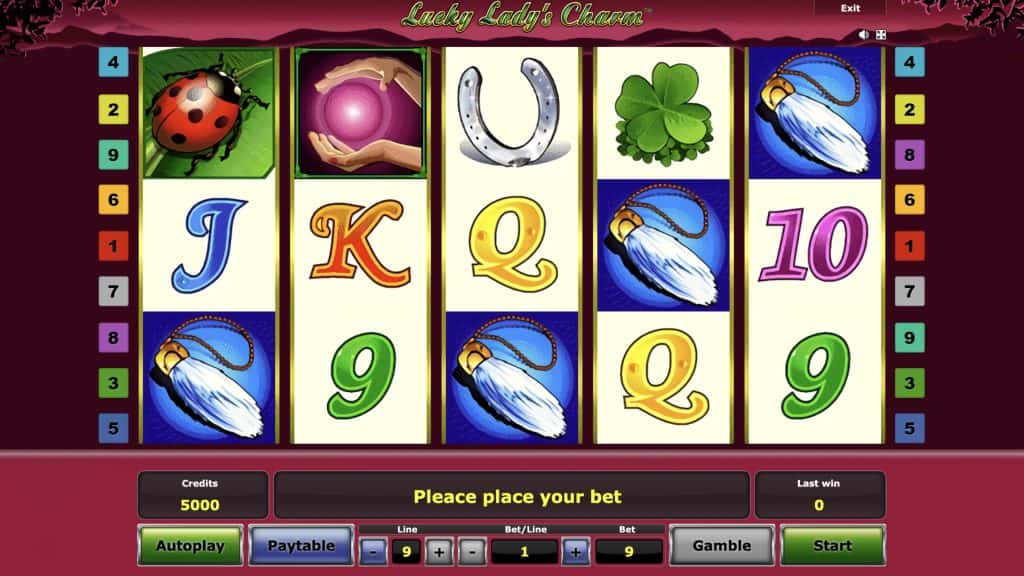Click the Gamble button
The image size is (1024, 576).
(721, 546)
